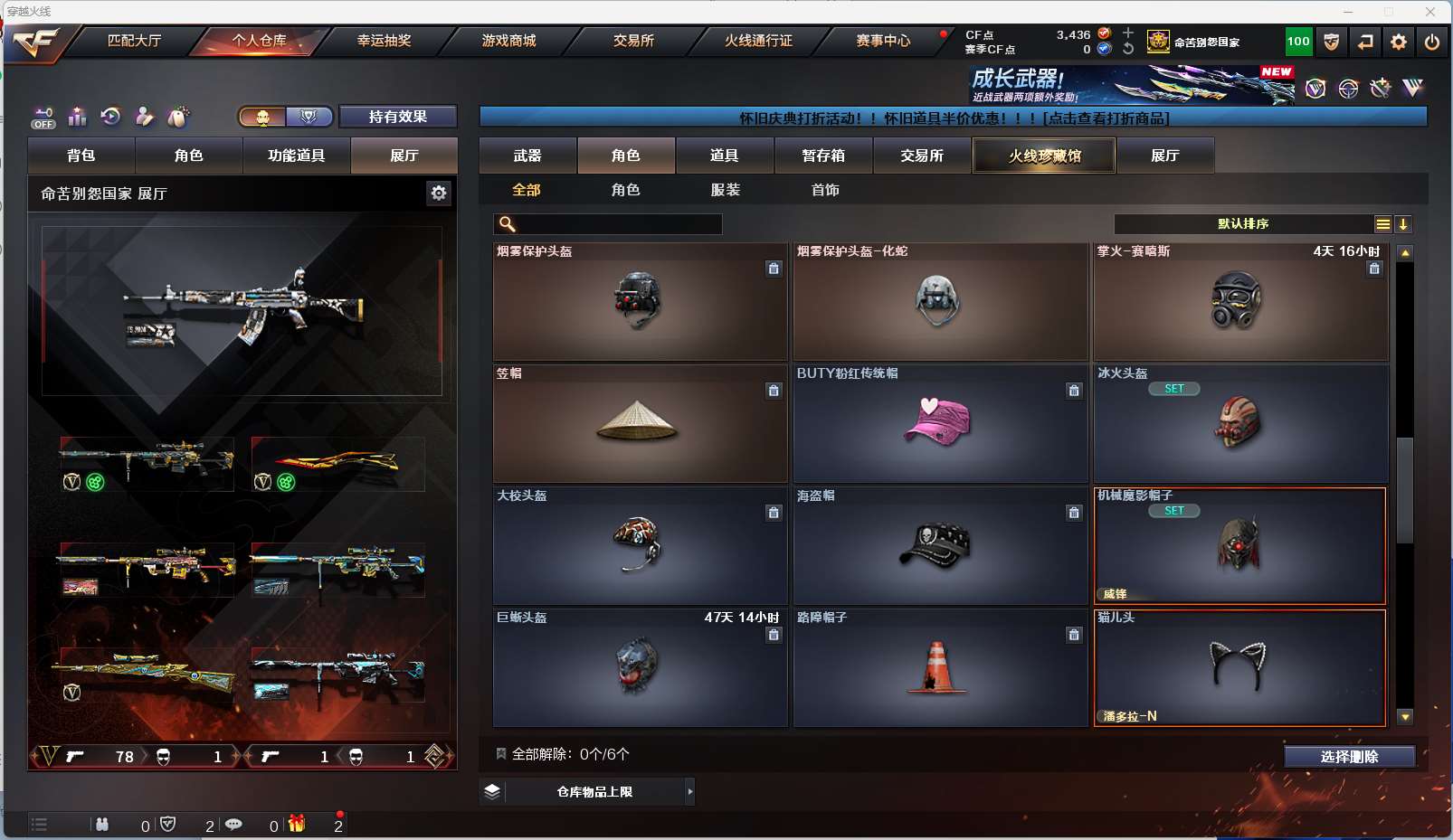The width and height of the screenshot is (1453, 840).
Task: Filter items by 服装 category
Action: pos(726,190)
